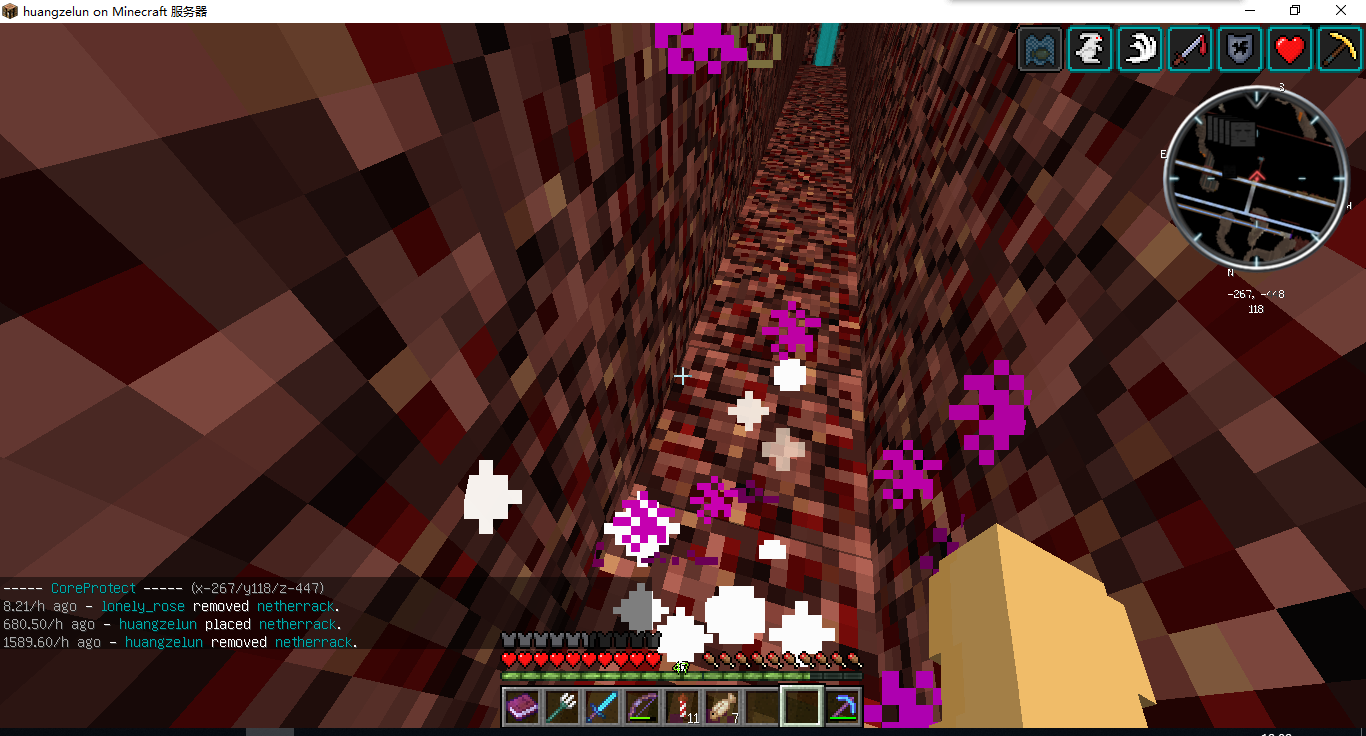Screen dimensions: 1366x736
Task: Select the trident hotbar slot
Action: tap(562, 708)
